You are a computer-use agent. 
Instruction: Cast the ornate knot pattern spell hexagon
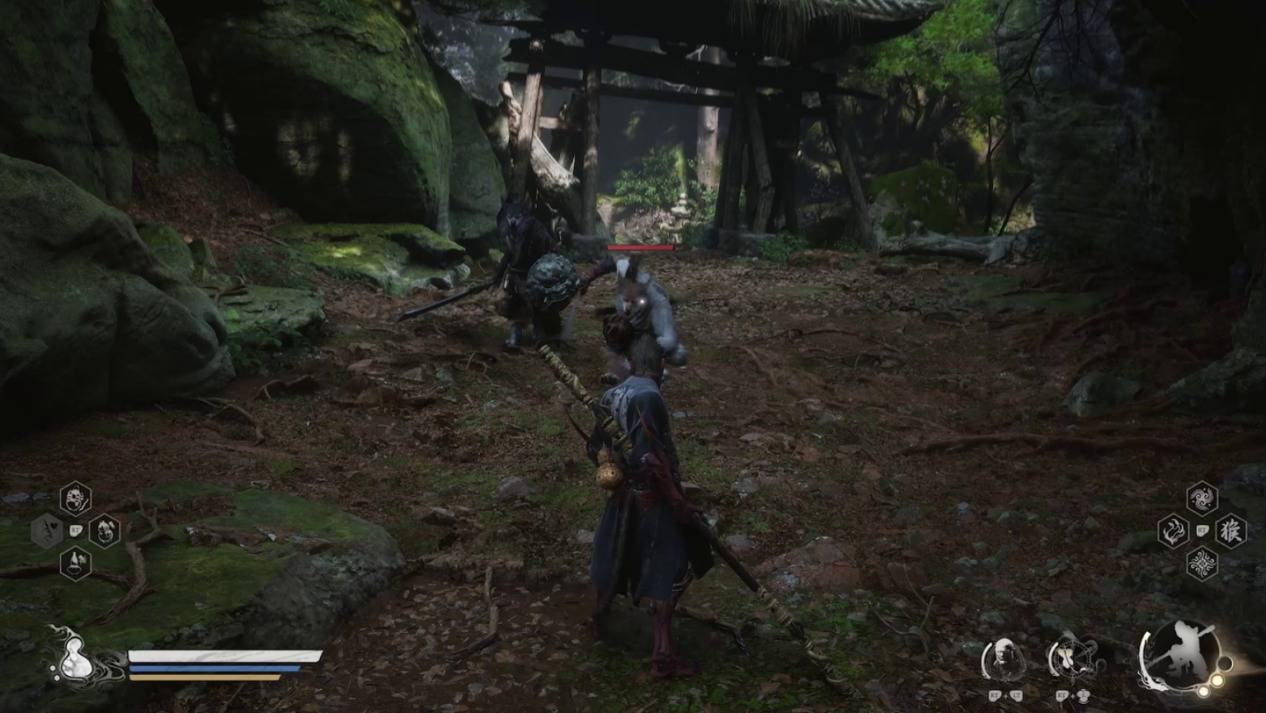1202,563
